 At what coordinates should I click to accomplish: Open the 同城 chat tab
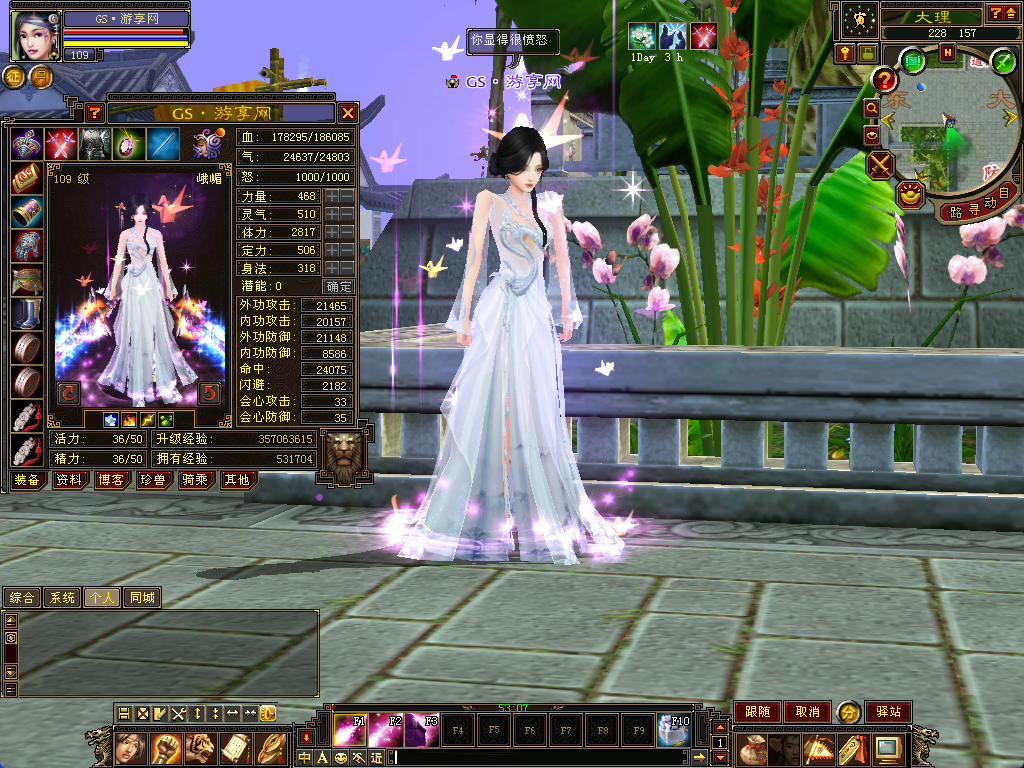pos(142,598)
